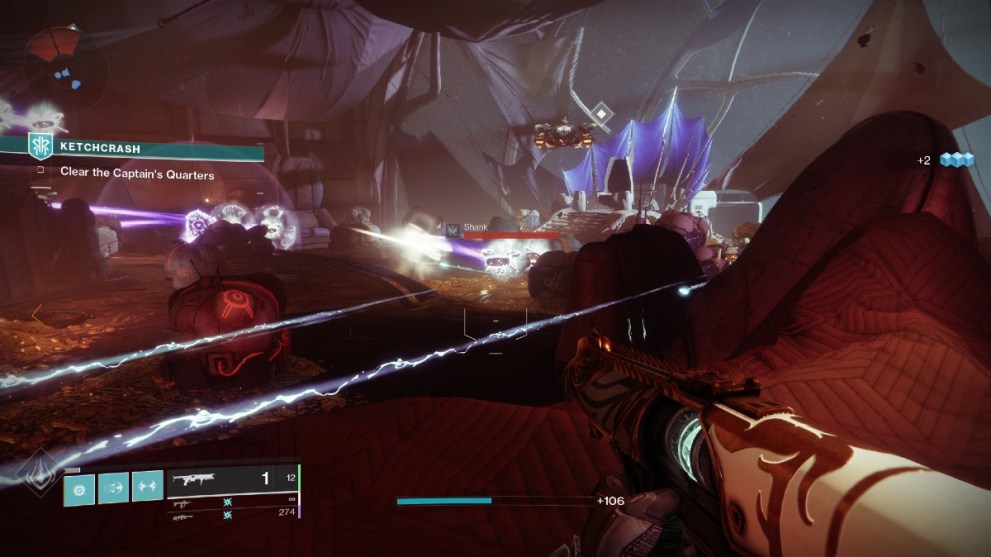Switch to the infinite-ammo weapon slot
This screenshot has width=991, height=557.
(232, 501)
